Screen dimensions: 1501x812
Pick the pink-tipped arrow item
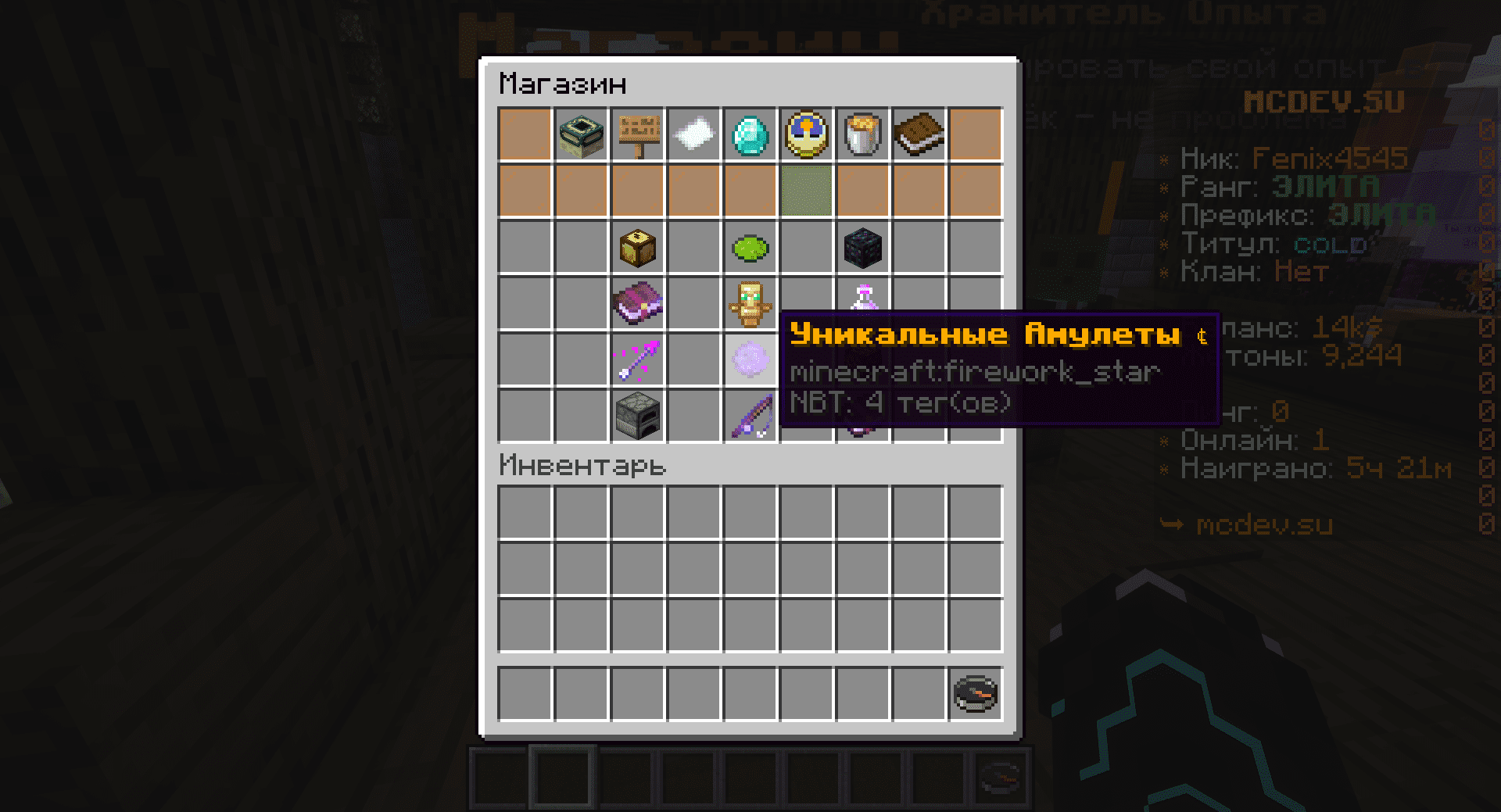pyautogui.click(x=638, y=359)
